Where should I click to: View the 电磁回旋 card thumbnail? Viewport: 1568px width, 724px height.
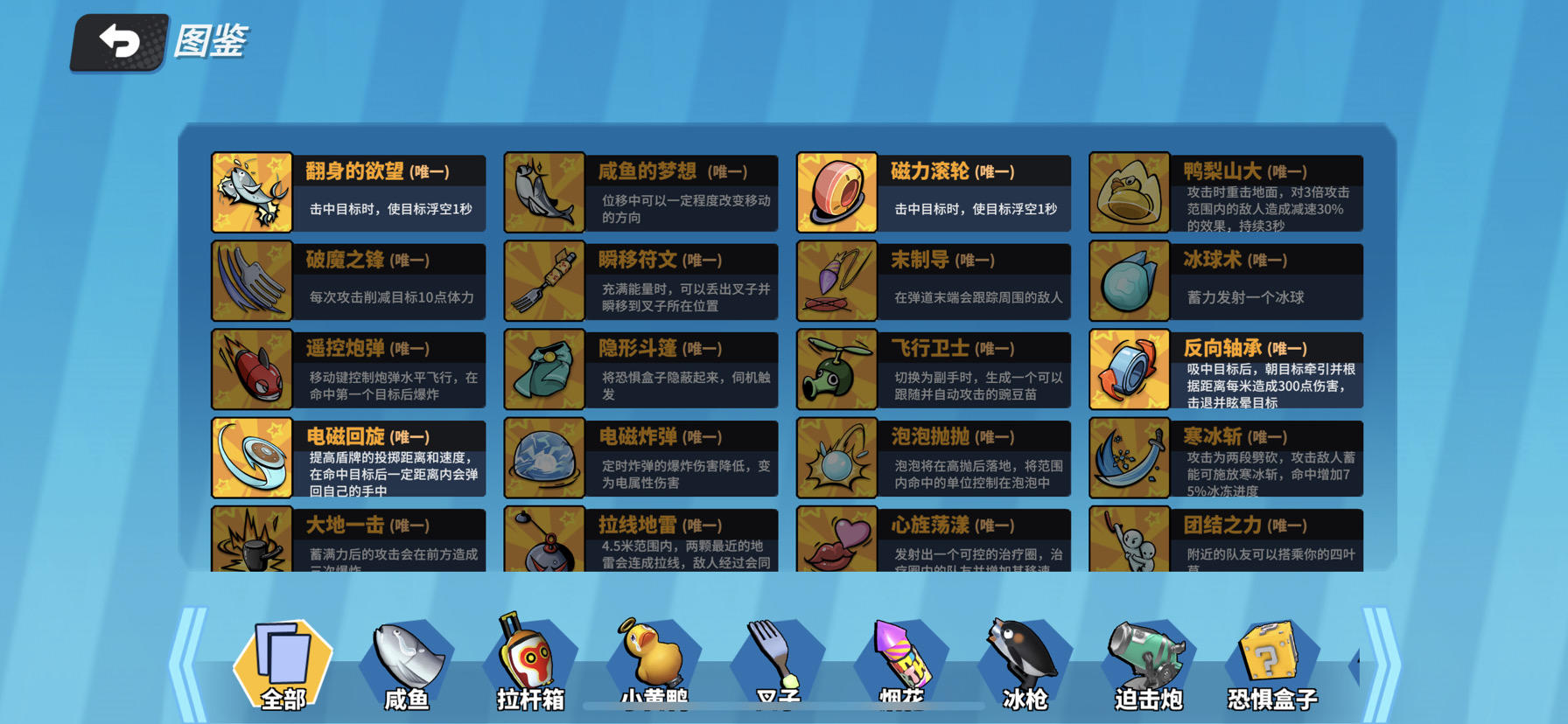coord(252,457)
